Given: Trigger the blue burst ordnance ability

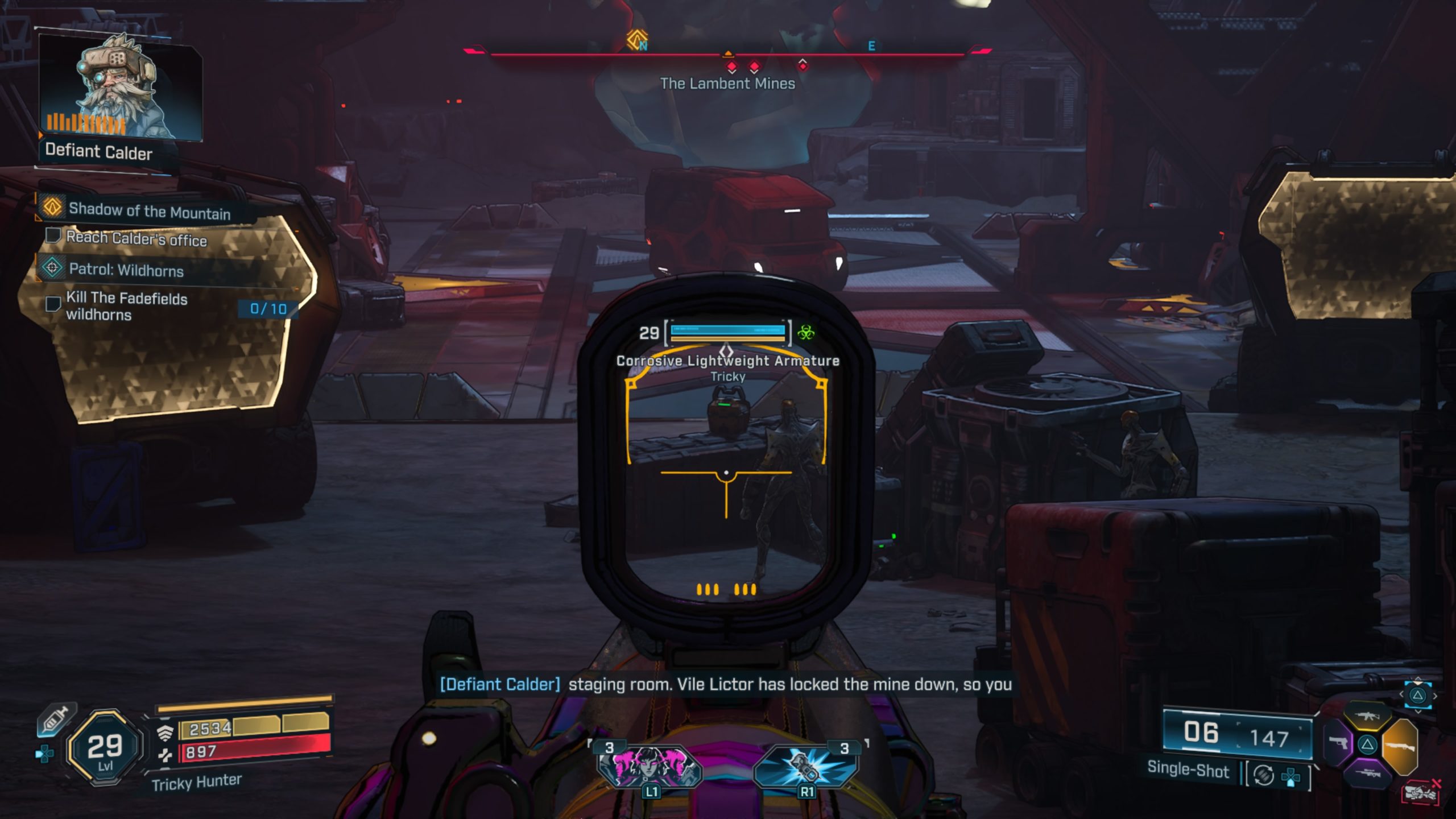Looking at the screenshot, I should tap(806, 764).
